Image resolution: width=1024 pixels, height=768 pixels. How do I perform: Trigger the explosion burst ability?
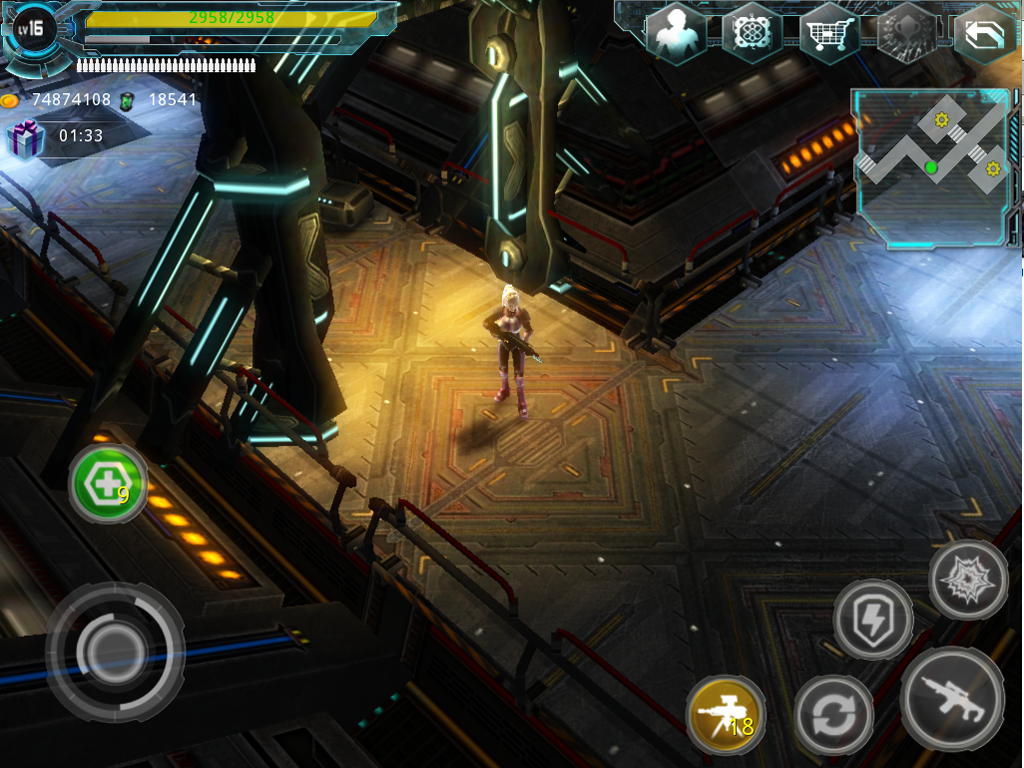967,580
